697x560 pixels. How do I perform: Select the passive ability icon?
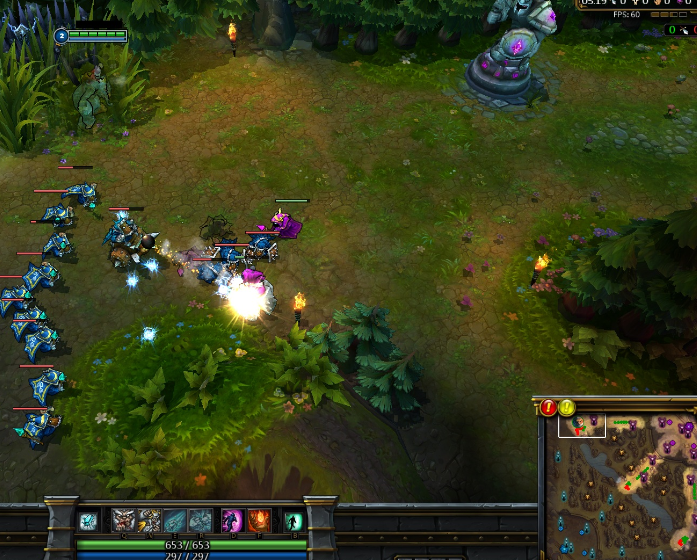pyautogui.click(x=88, y=520)
